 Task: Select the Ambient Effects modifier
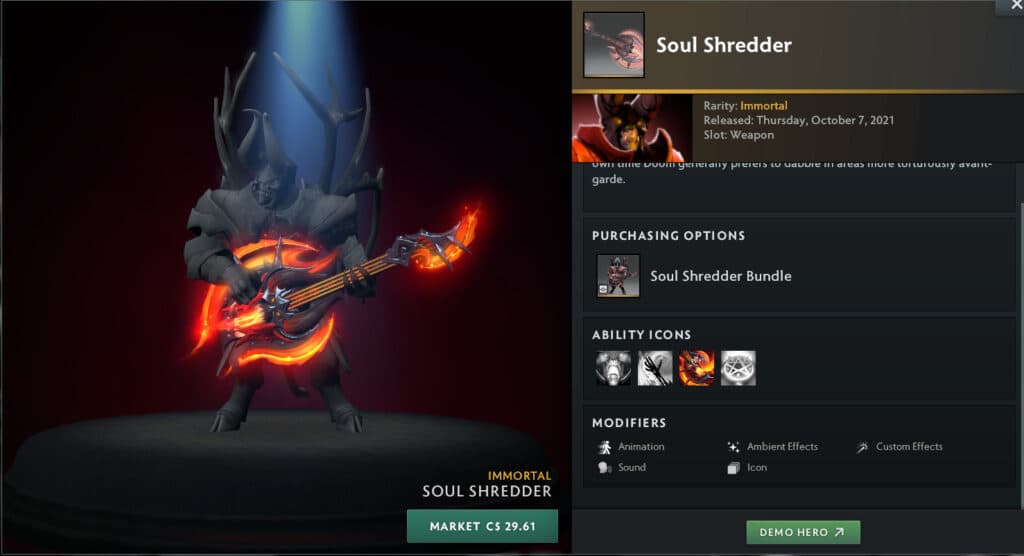pos(780,447)
